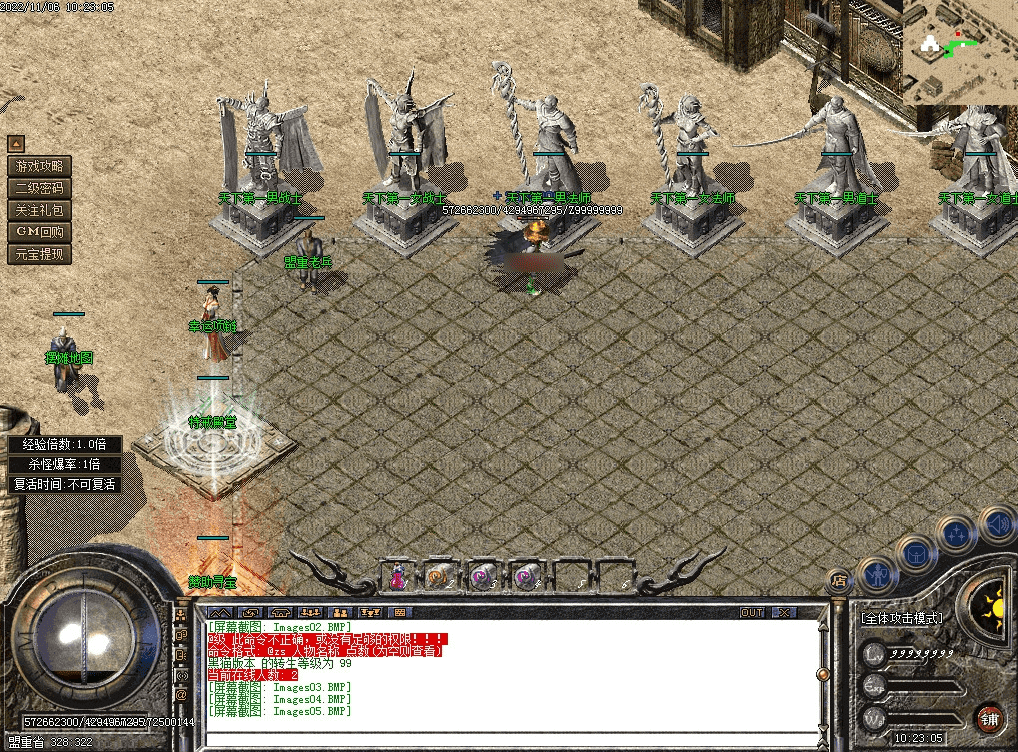Image resolution: width=1018 pixels, height=752 pixels.
Task: Open the bag inventory icon
Action: click(916, 553)
